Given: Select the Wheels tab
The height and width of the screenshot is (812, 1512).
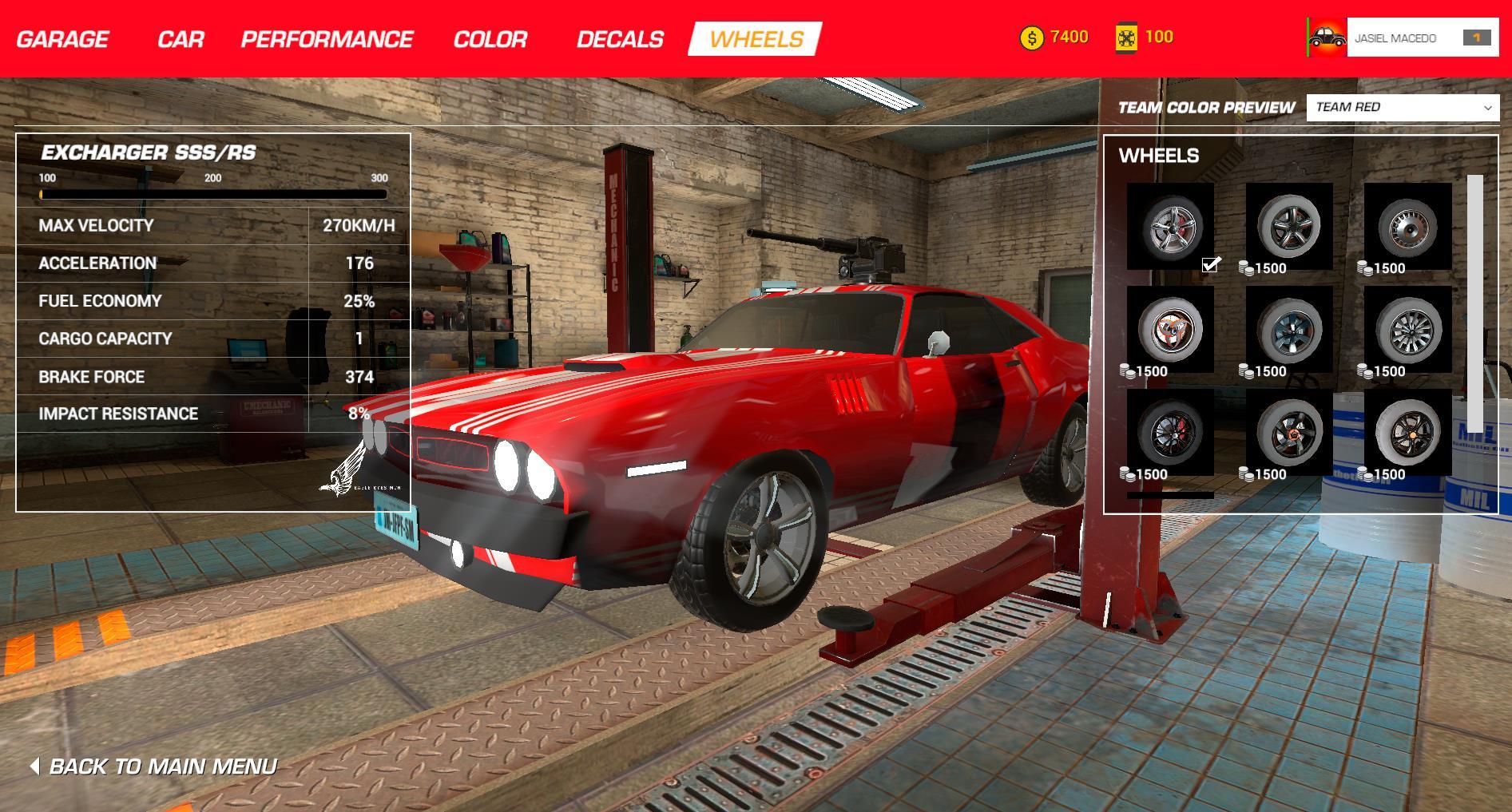Looking at the screenshot, I should [756, 39].
